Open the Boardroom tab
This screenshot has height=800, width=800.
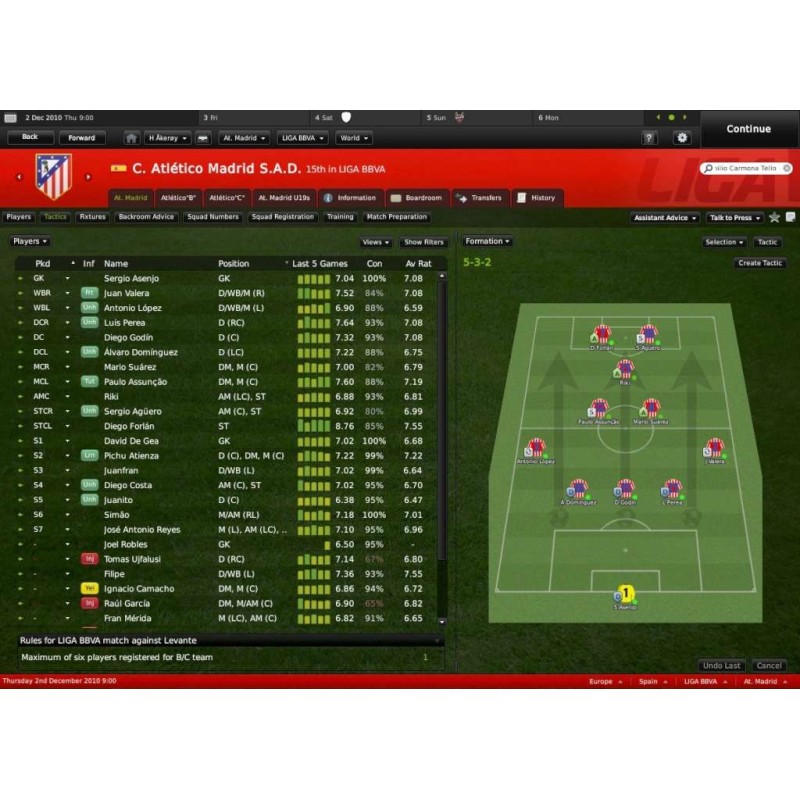click(x=416, y=198)
